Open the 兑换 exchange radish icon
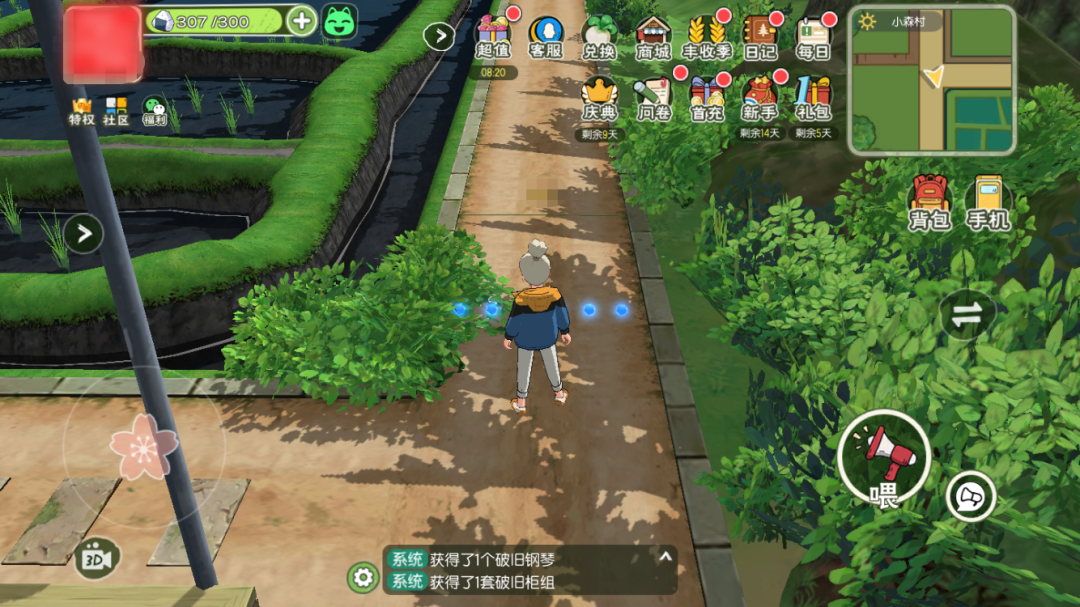This screenshot has width=1080, height=607. 598,36
